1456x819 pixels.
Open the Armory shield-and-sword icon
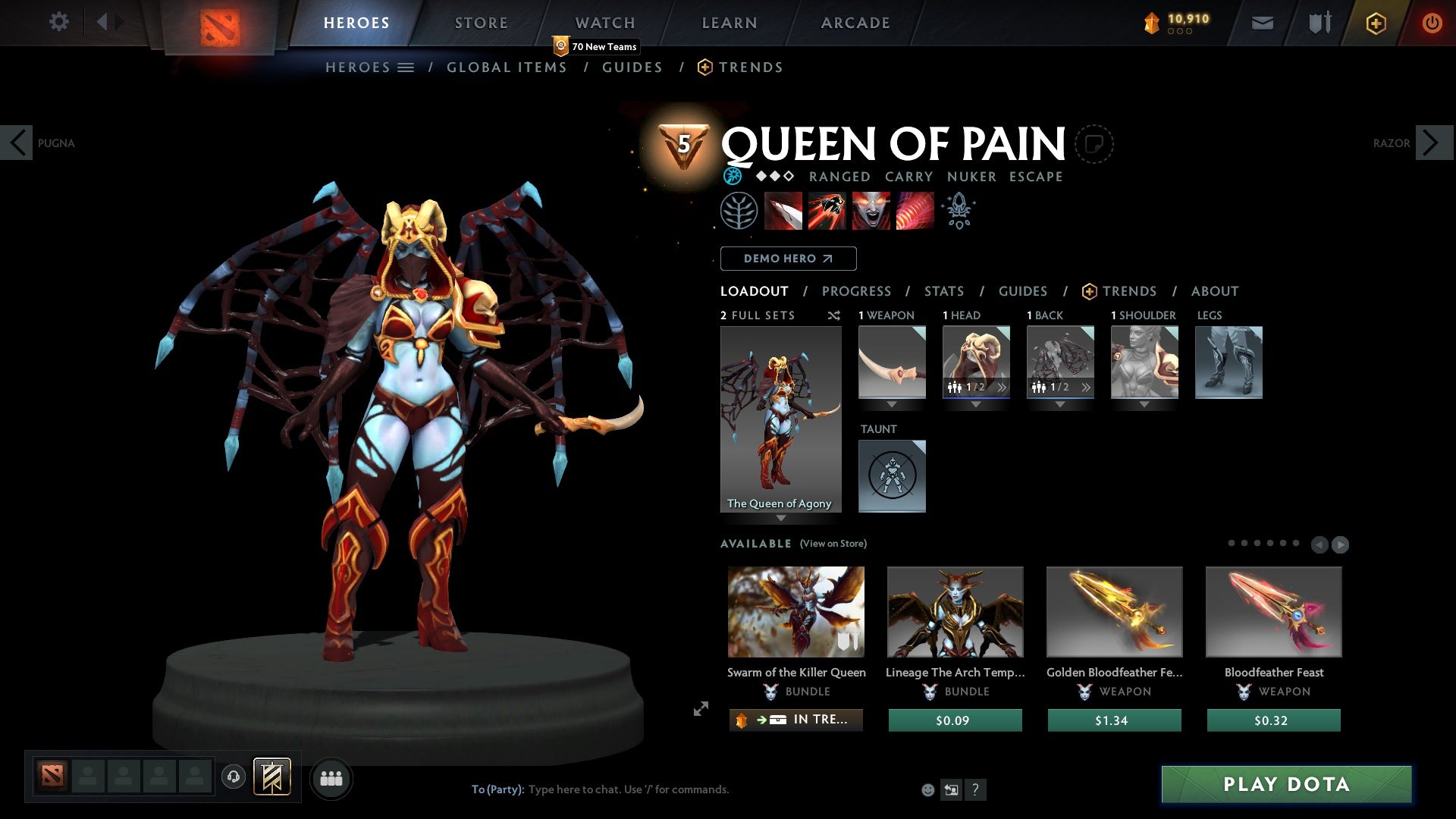coord(1318,23)
